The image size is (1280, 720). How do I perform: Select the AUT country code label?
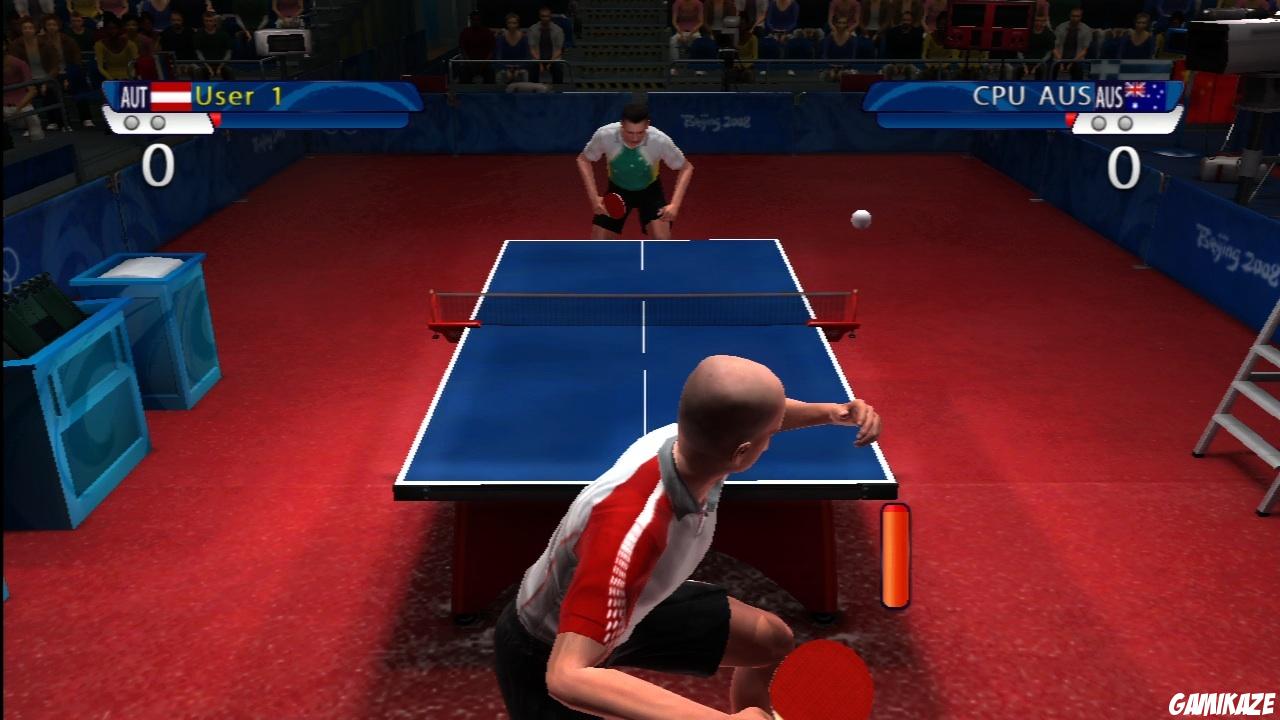tap(134, 95)
